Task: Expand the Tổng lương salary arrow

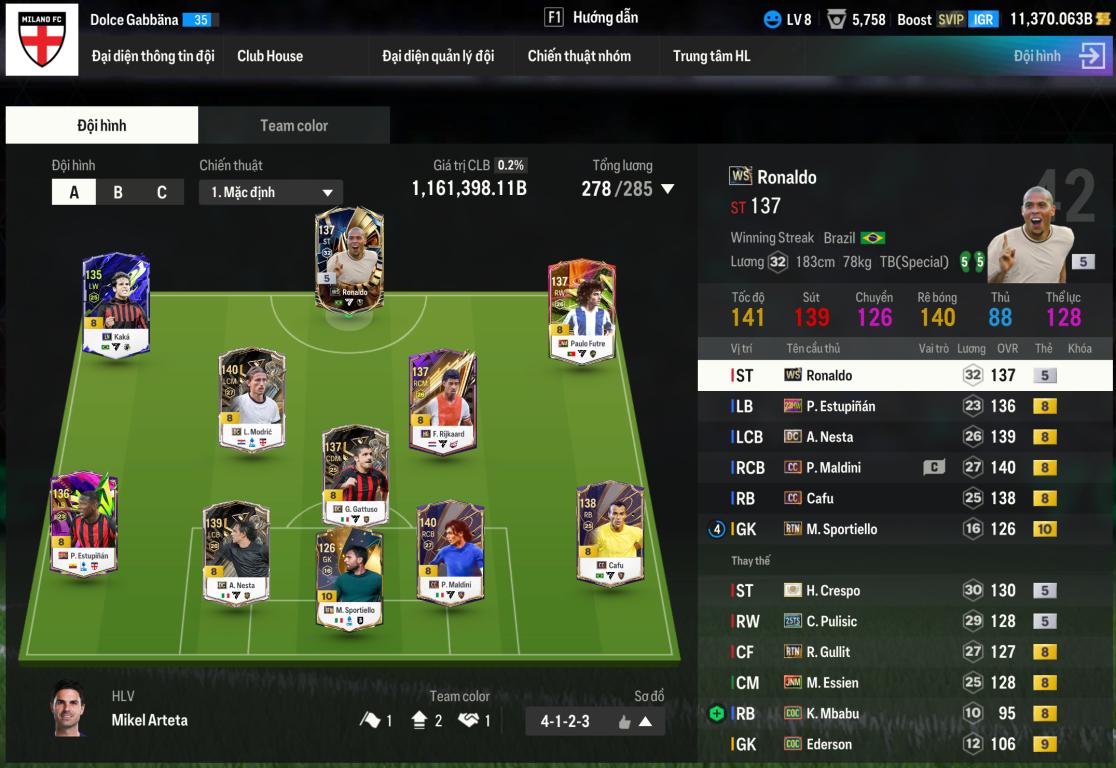Action: 668,189
